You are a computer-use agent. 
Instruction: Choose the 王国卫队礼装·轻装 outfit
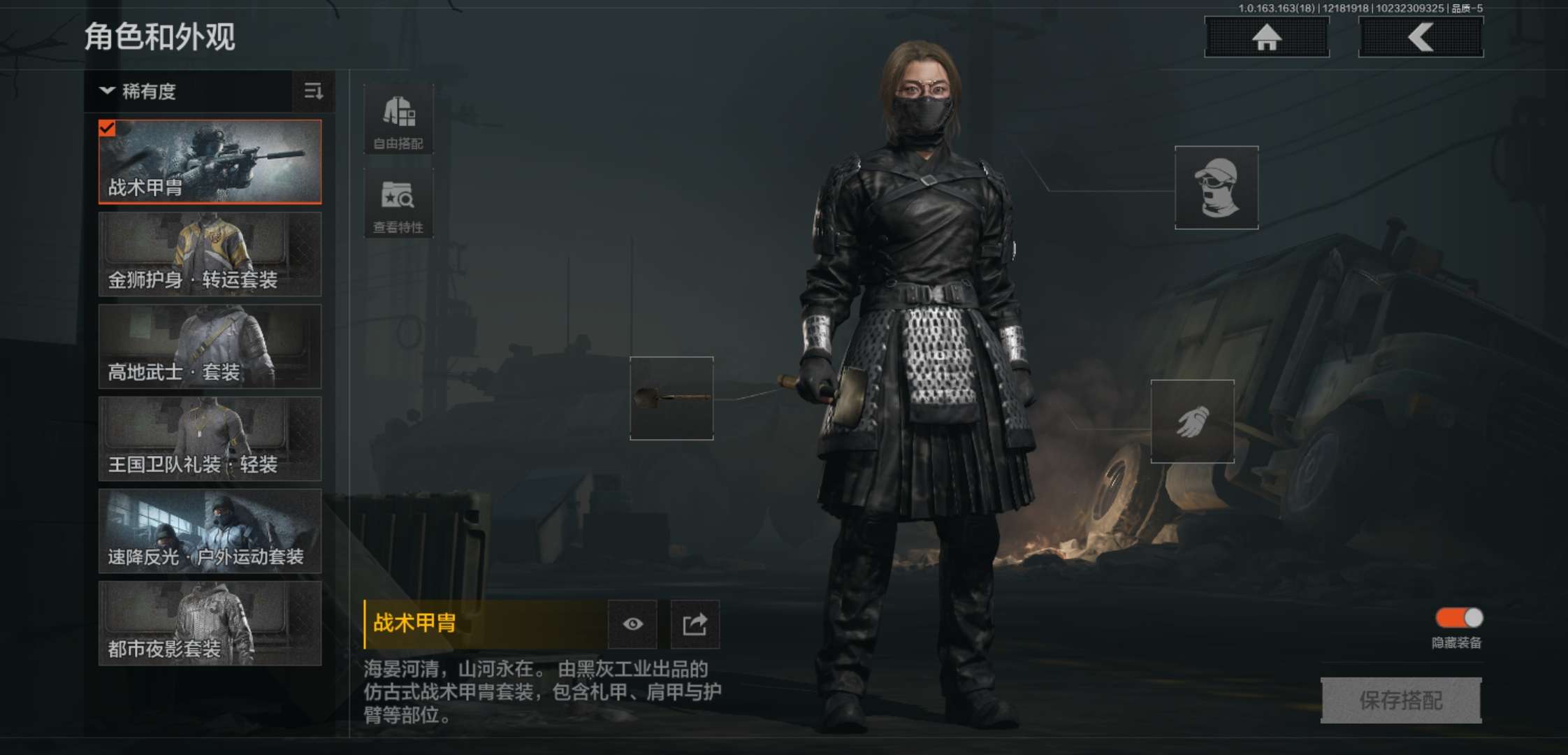(x=208, y=440)
